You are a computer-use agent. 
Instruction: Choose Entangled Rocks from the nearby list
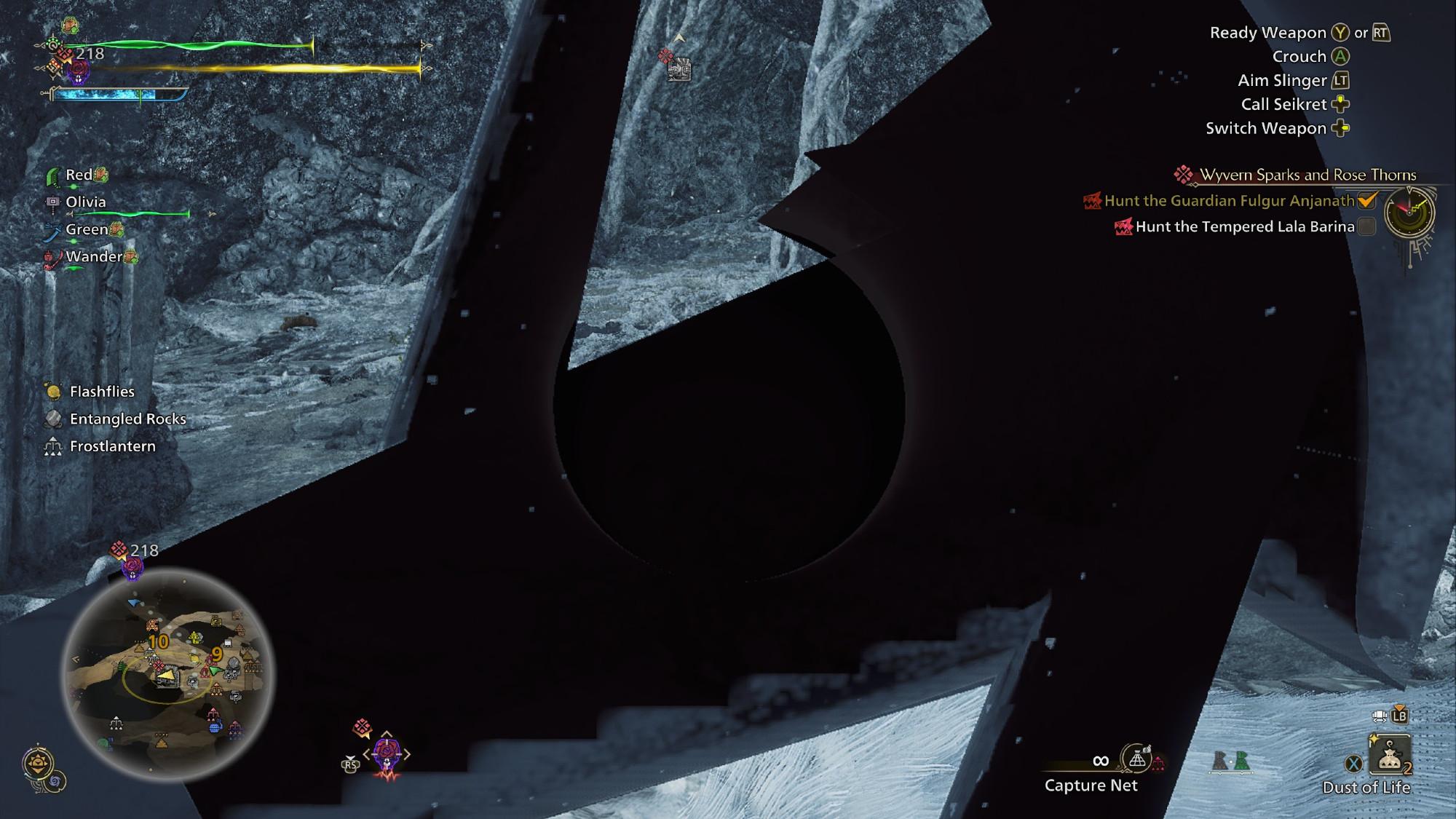[127, 419]
